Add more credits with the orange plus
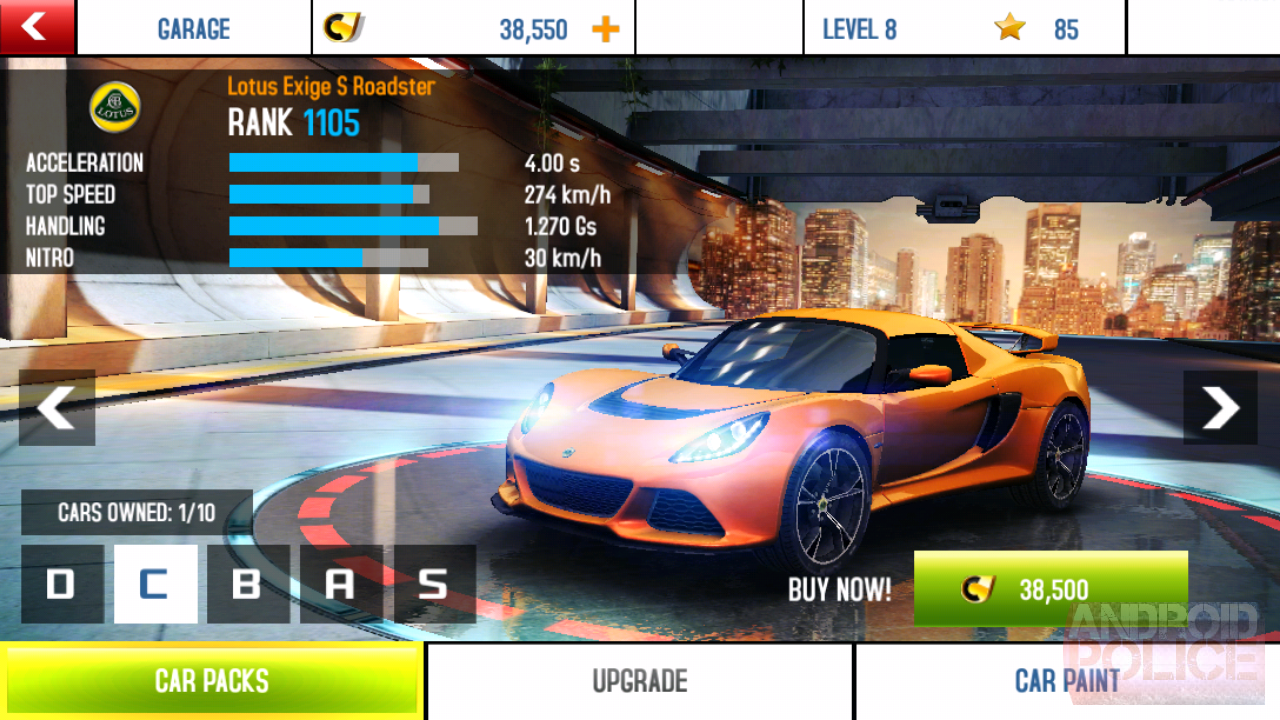The height and width of the screenshot is (720, 1280). tap(605, 29)
